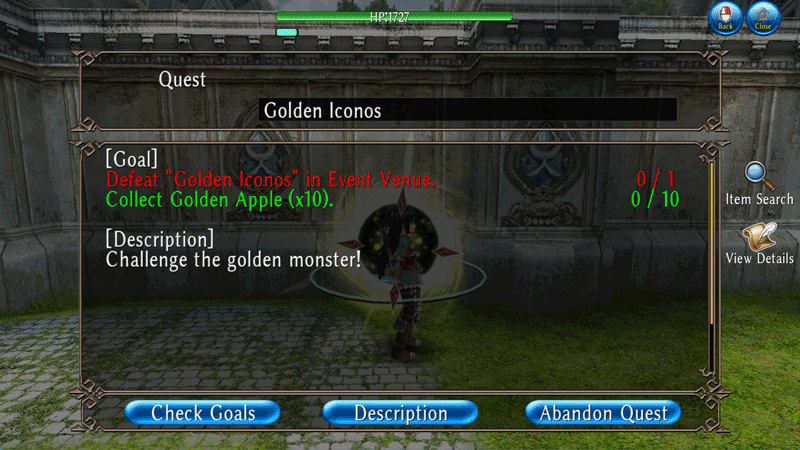Close the quest window

(763, 18)
